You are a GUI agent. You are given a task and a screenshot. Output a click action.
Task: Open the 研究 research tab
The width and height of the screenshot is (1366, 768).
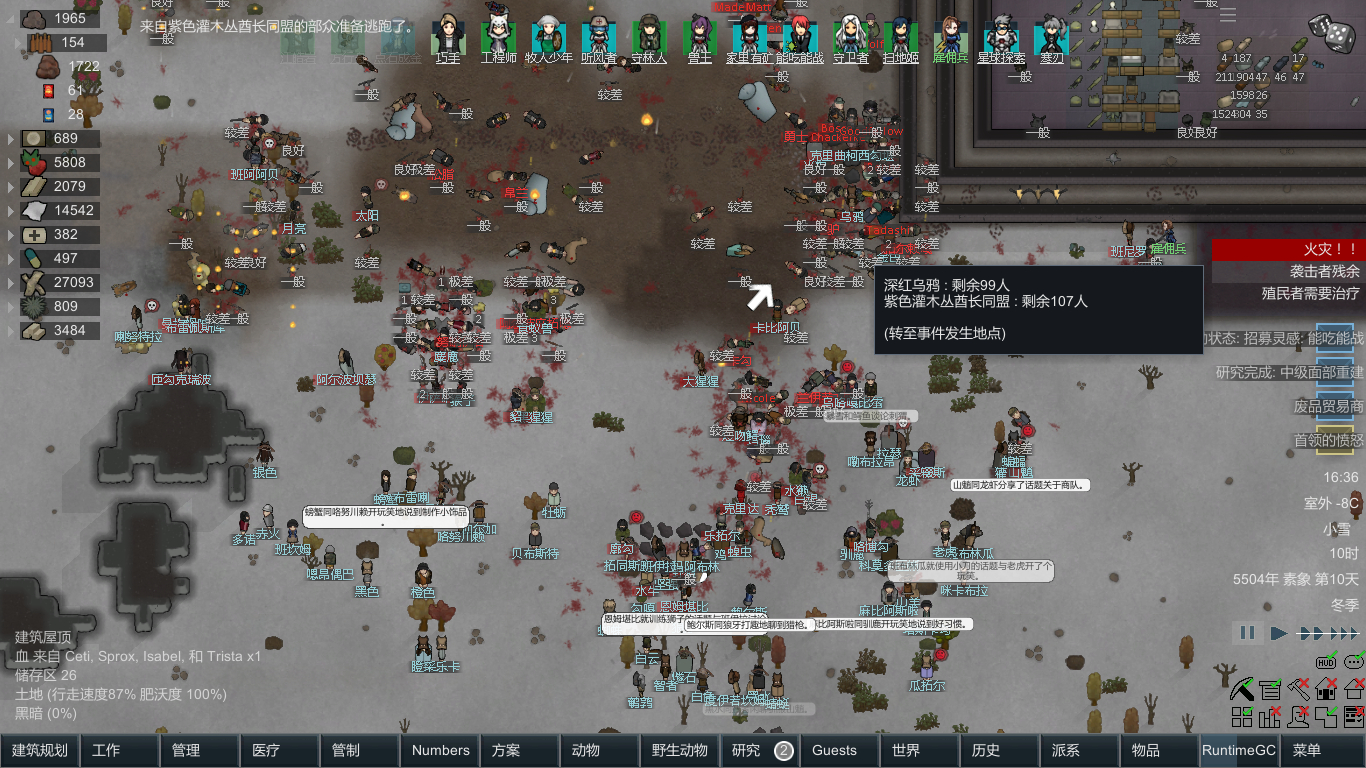pyautogui.click(x=758, y=750)
